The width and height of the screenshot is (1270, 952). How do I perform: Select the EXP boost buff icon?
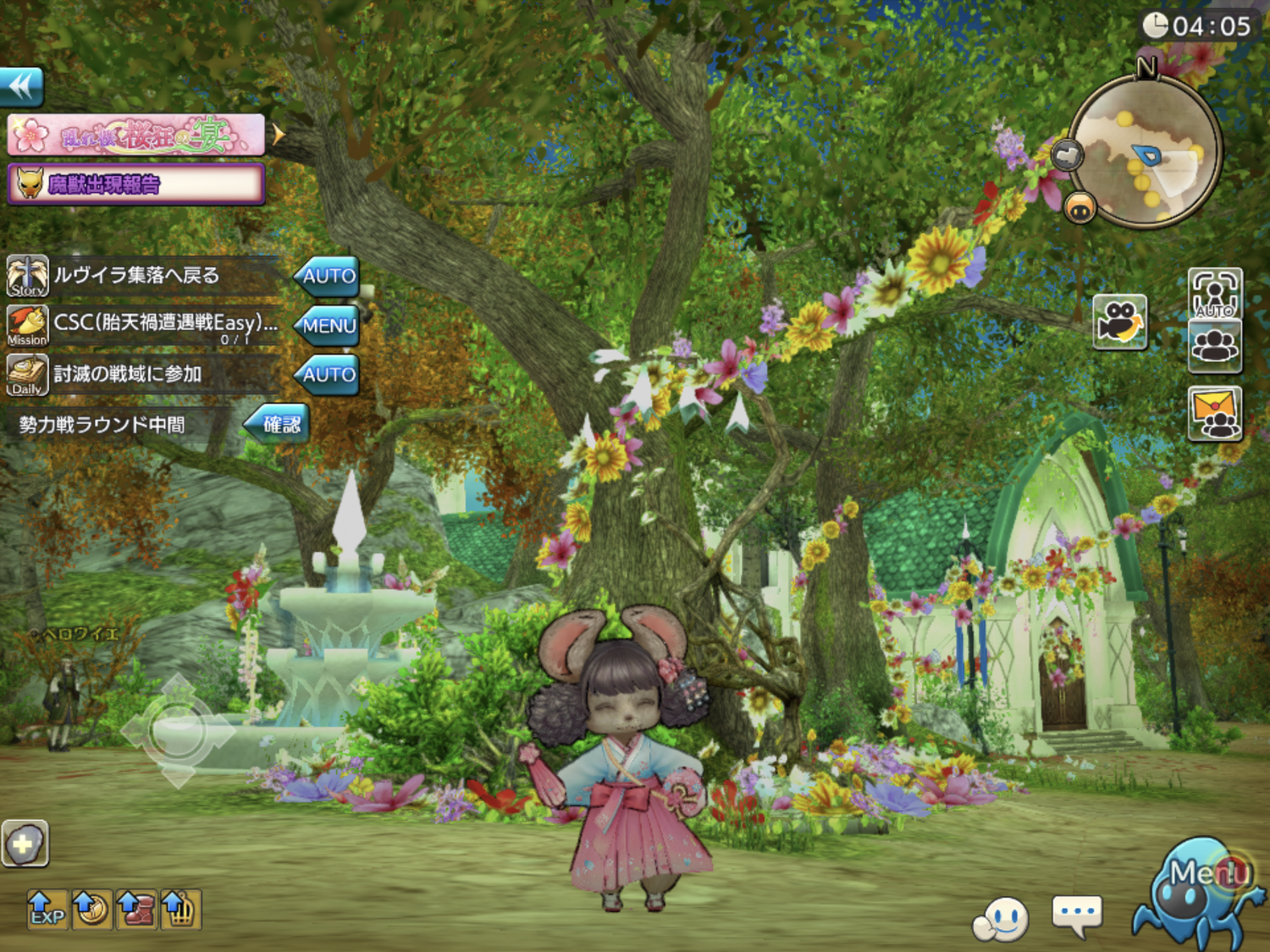pos(47,910)
